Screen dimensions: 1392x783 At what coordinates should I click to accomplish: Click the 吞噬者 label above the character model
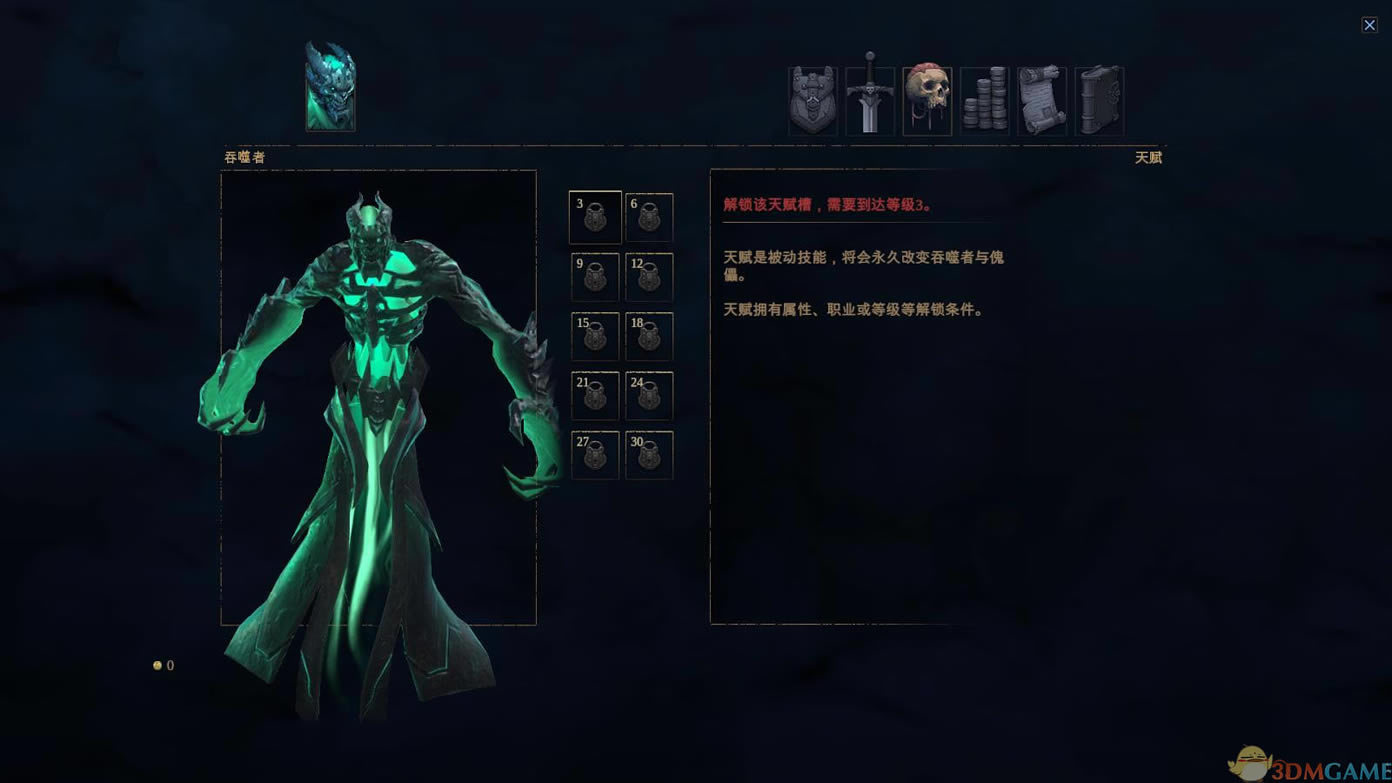tap(243, 157)
